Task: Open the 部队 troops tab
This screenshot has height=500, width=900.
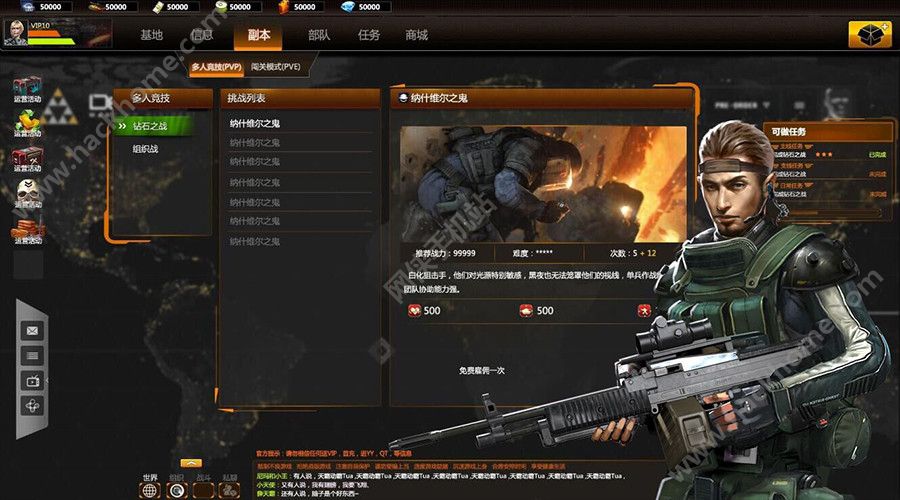Action: [319, 35]
